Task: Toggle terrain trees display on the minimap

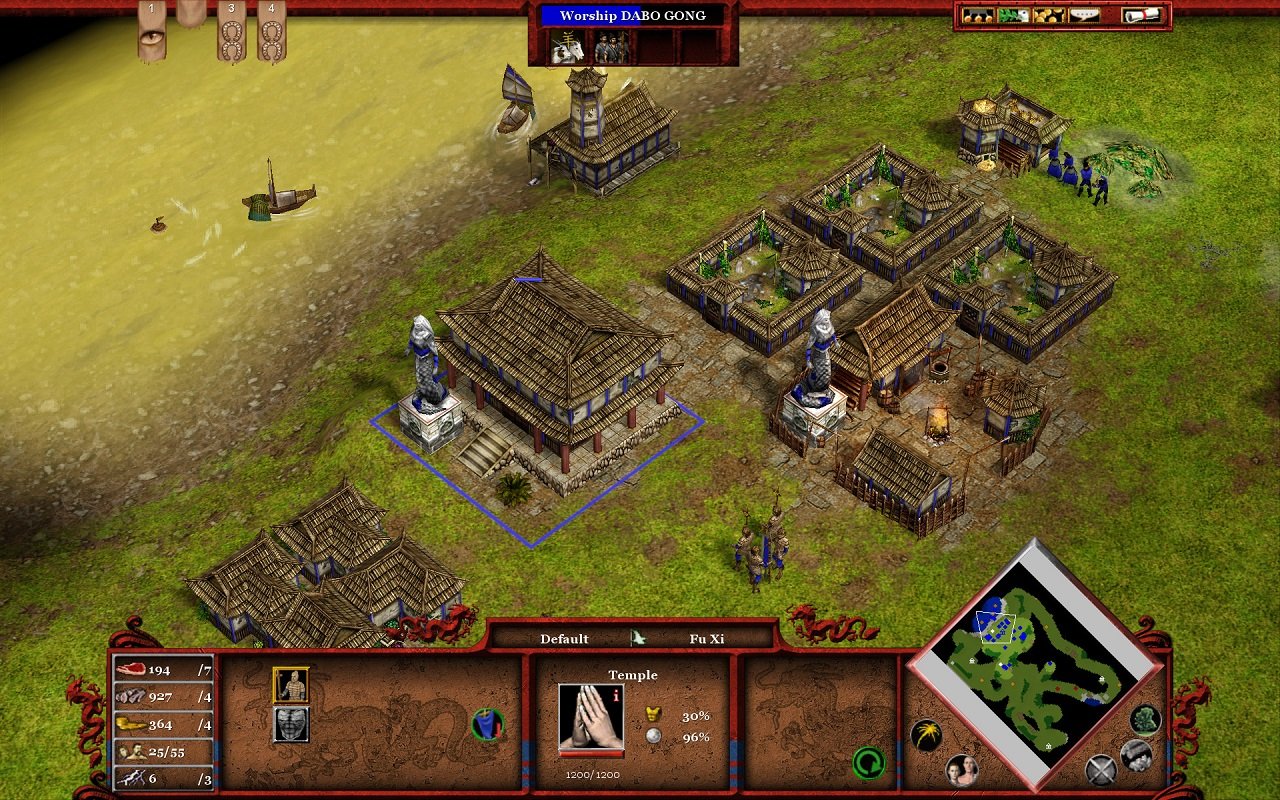Action: tap(1143, 722)
